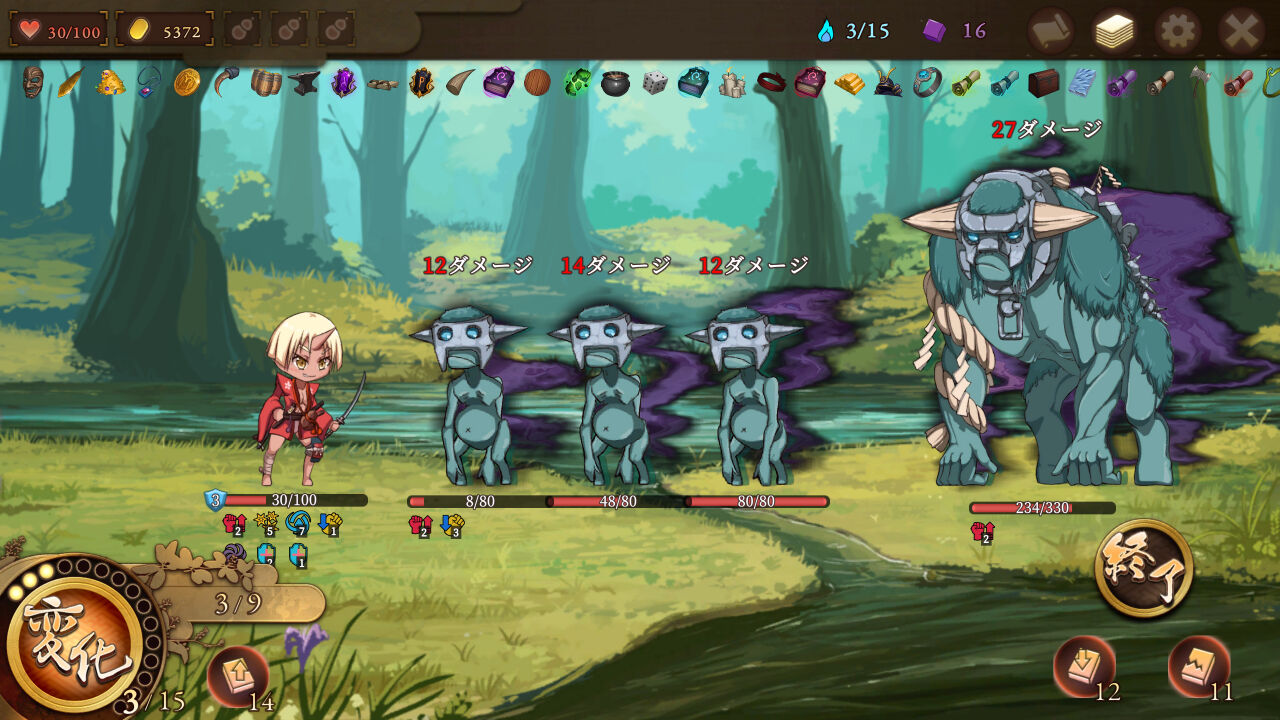Open the draw pile showing 14 cards
Screen dimensions: 1280x720
[x=237, y=676]
